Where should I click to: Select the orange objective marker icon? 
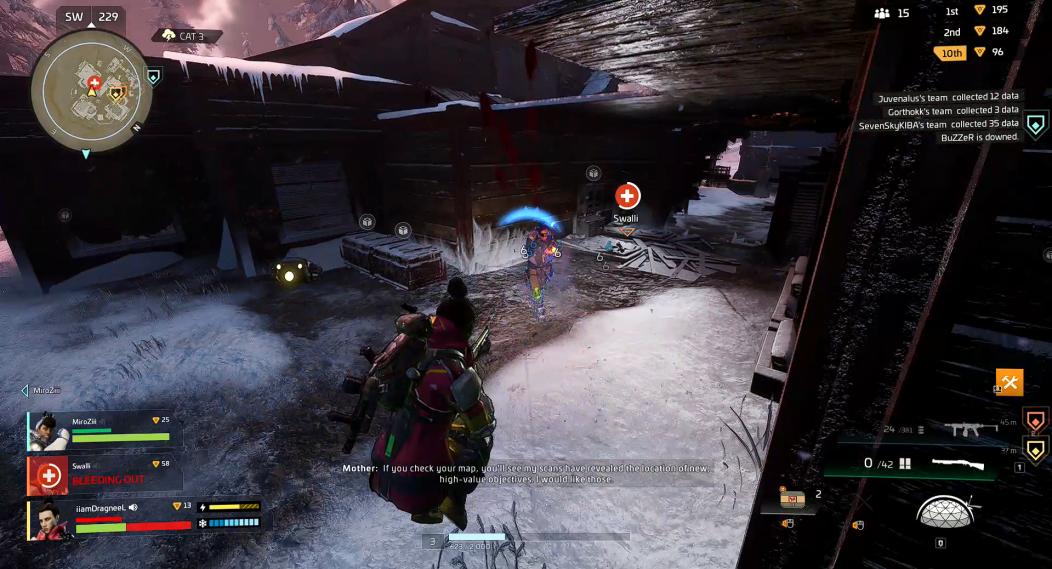pyautogui.click(x=1035, y=417)
